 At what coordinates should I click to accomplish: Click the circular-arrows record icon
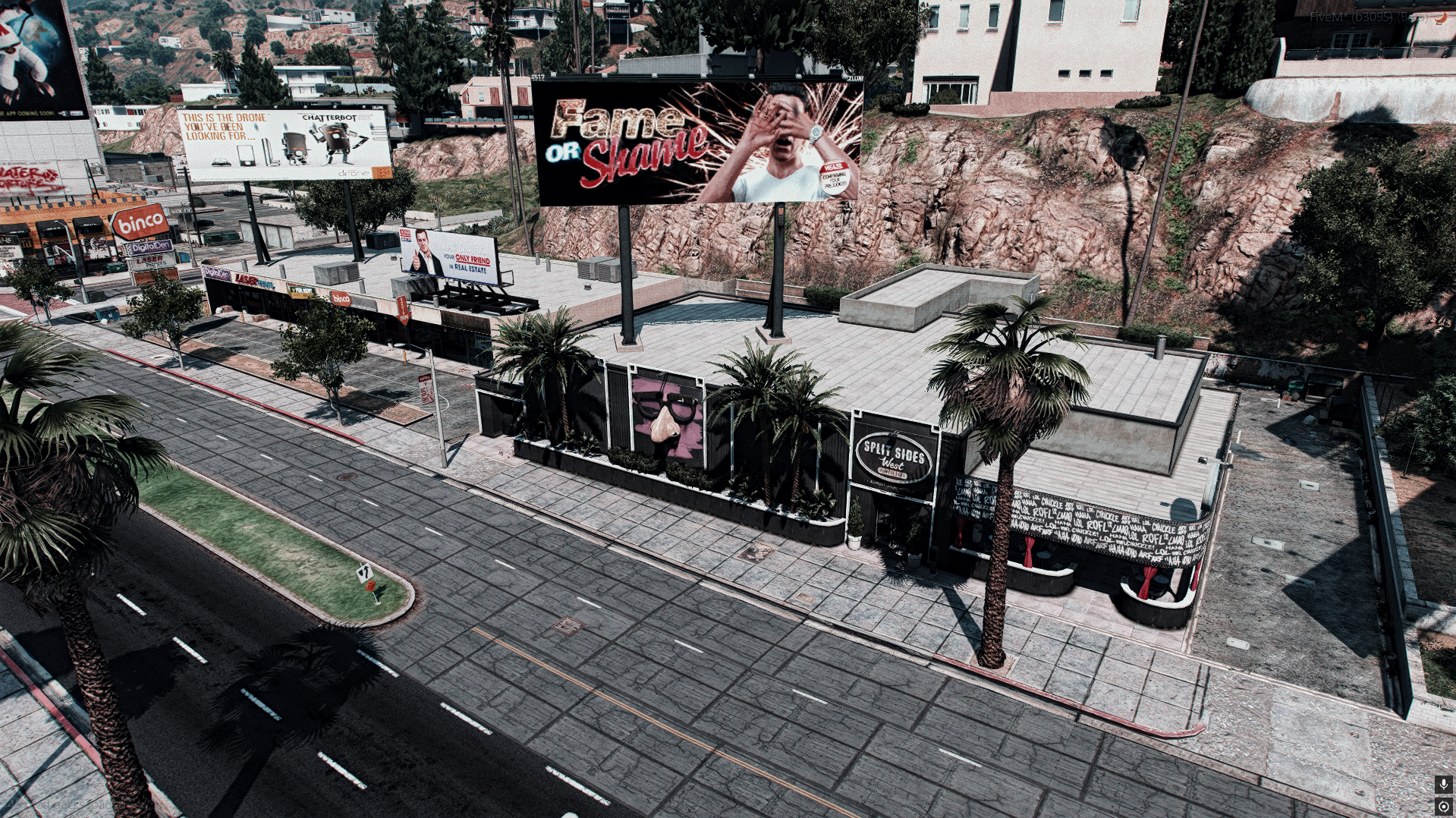click(x=1442, y=806)
